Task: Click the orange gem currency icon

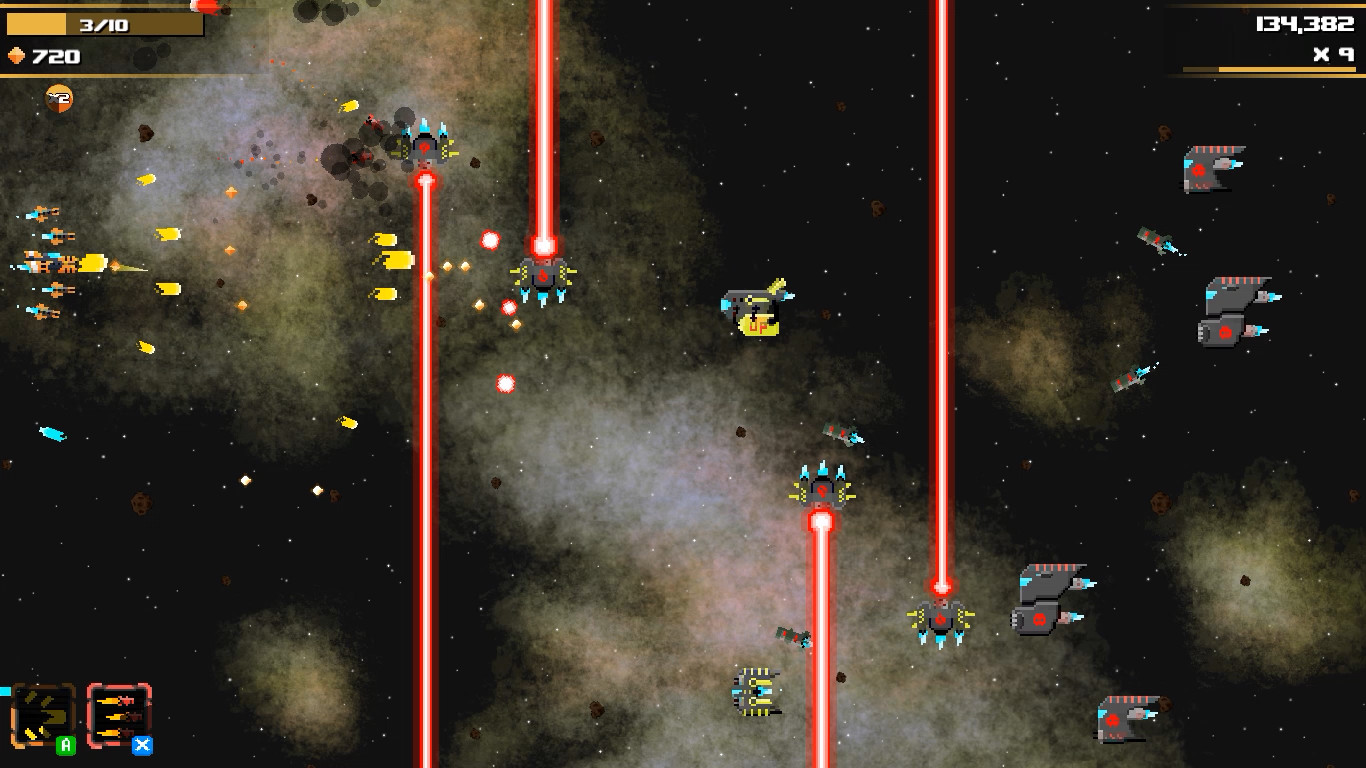Action: point(15,57)
